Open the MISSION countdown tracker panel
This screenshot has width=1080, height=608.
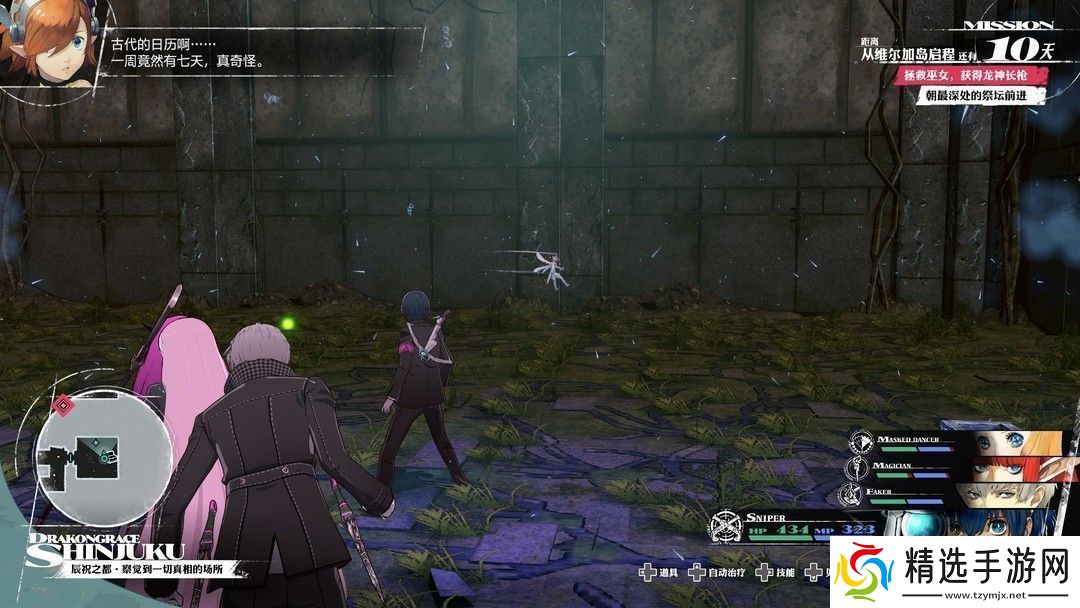pos(1003,43)
